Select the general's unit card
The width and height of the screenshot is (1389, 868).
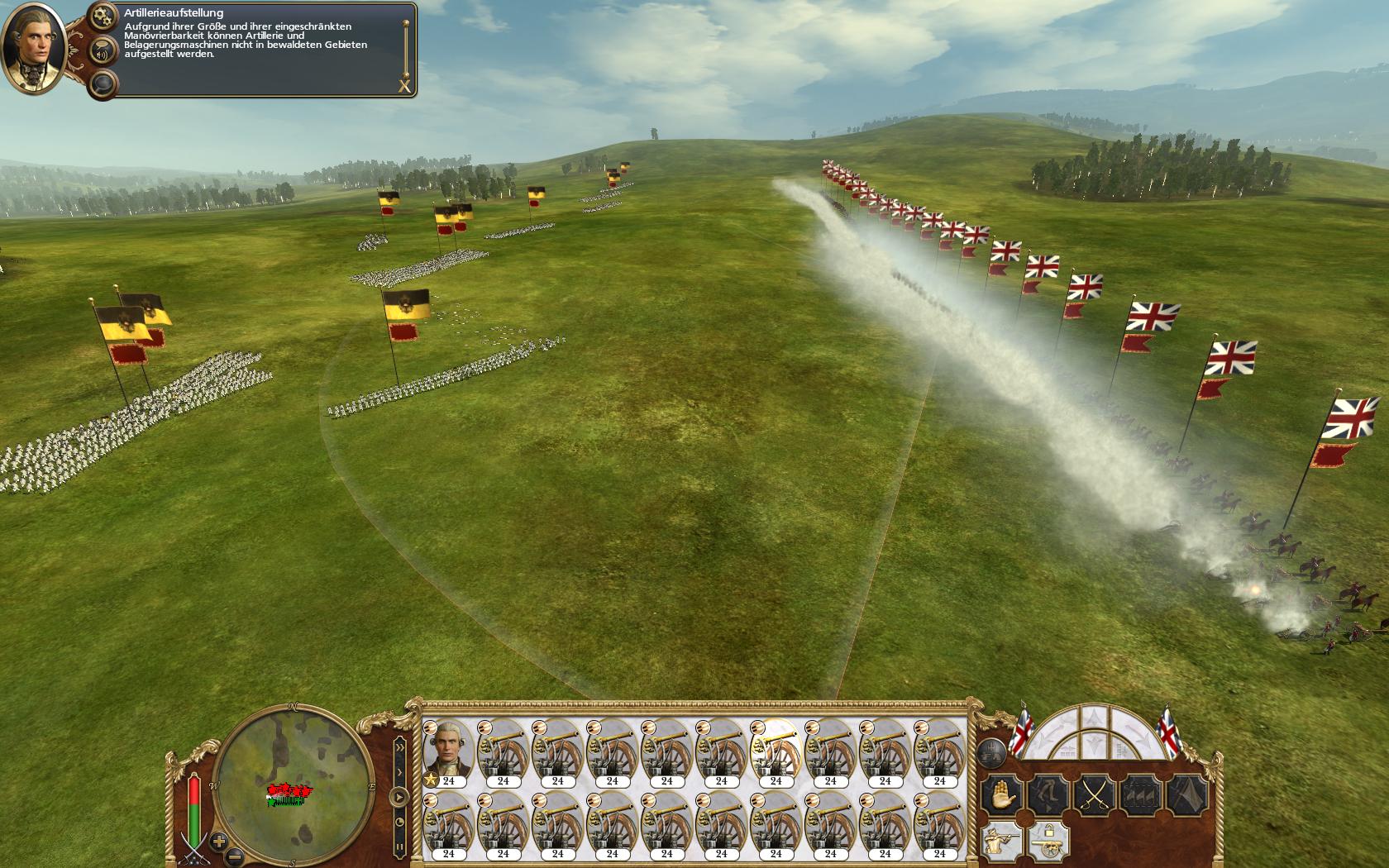(448, 751)
